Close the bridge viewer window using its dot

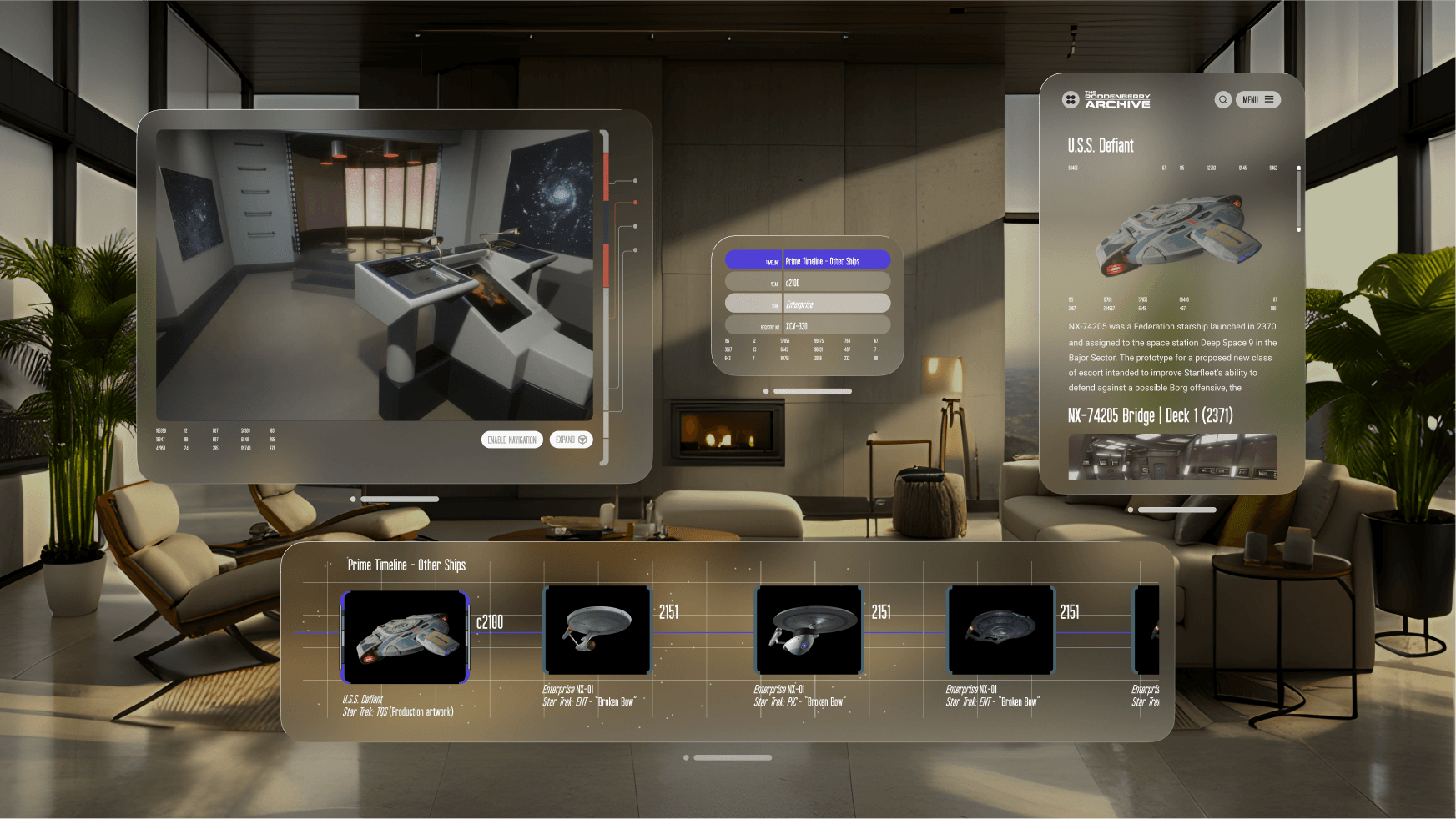coord(353,500)
